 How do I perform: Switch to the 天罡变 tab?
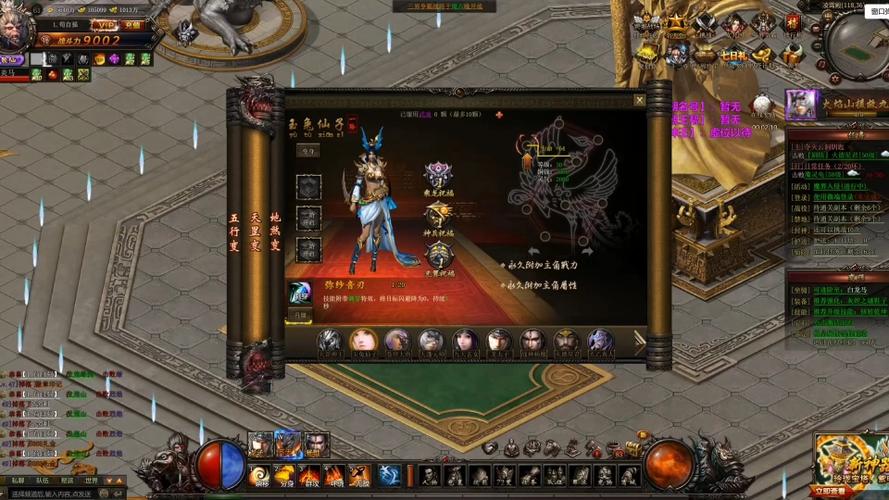[254, 229]
